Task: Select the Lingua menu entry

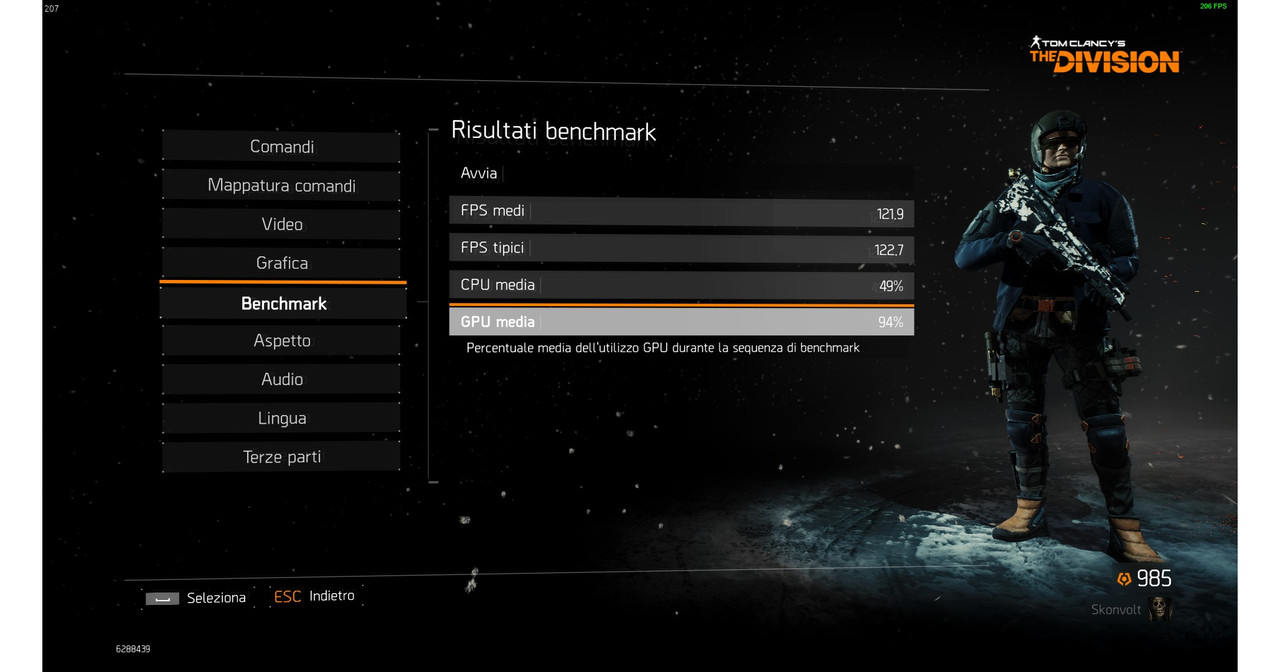Action: pos(282,418)
